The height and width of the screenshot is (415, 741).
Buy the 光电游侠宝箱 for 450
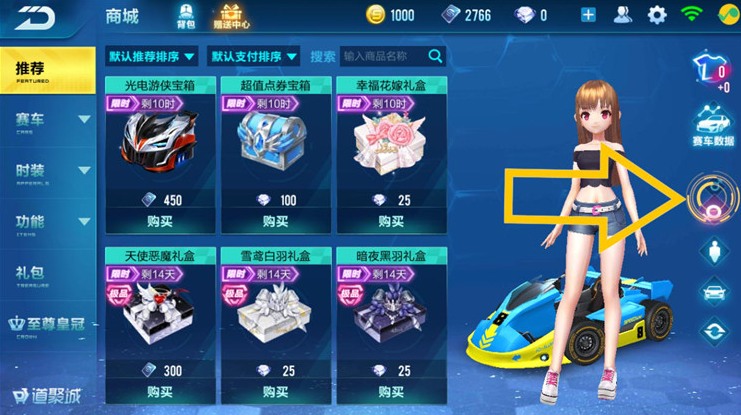pyautogui.click(x=159, y=223)
